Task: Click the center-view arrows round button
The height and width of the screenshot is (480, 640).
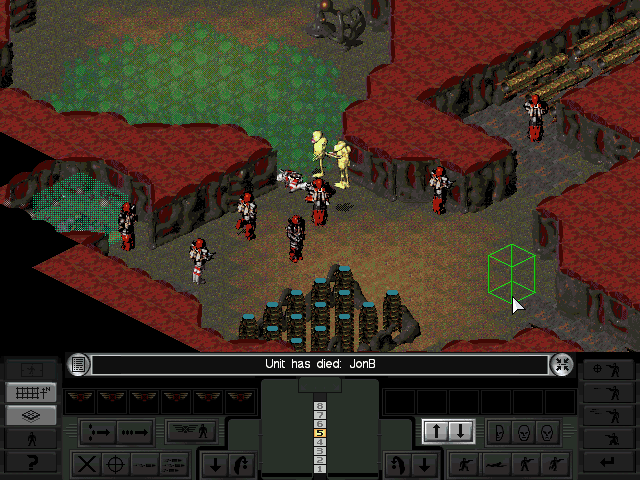Action: coord(561,365)
